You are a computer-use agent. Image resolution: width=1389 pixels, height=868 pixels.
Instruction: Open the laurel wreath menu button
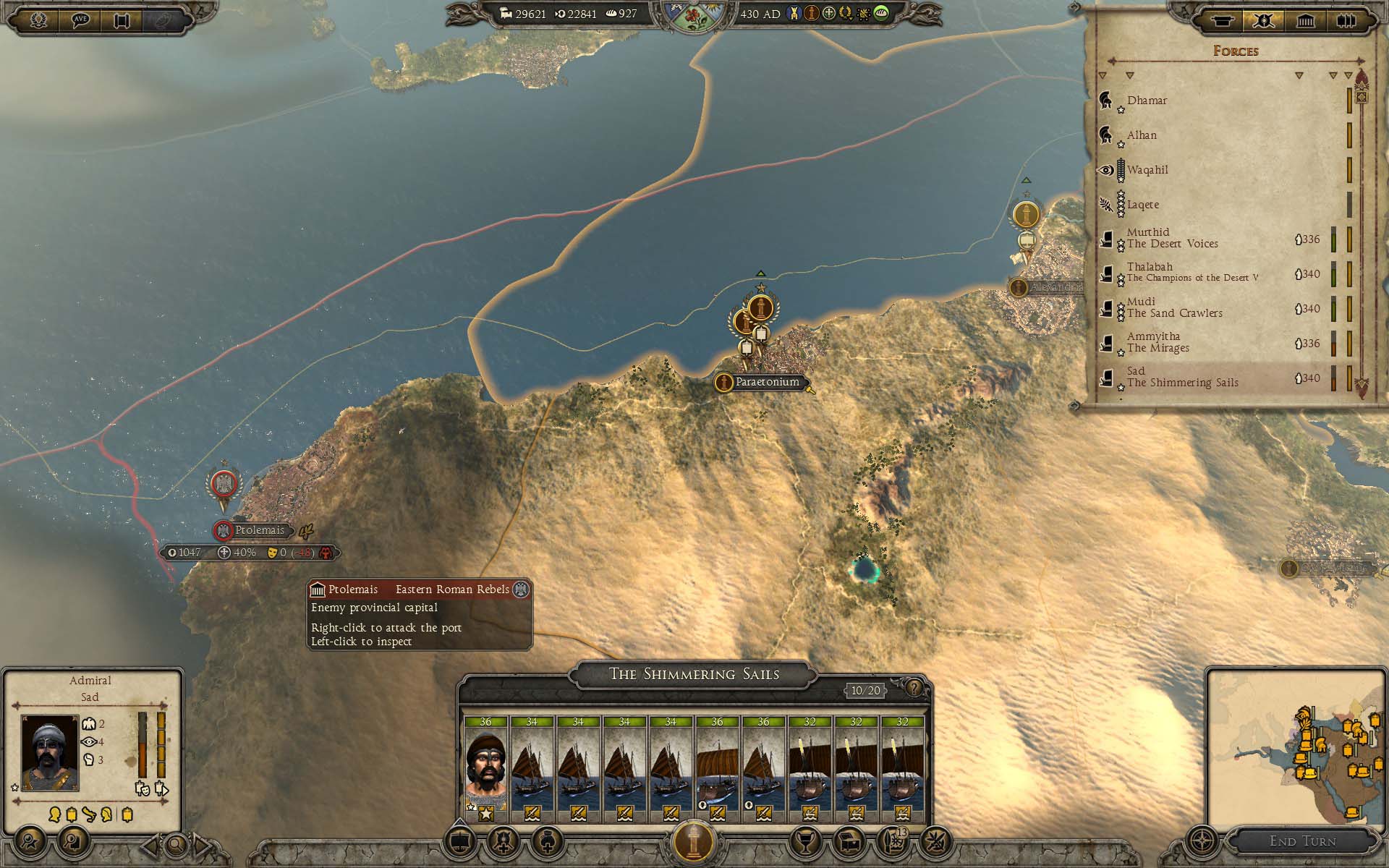point(38,20)
